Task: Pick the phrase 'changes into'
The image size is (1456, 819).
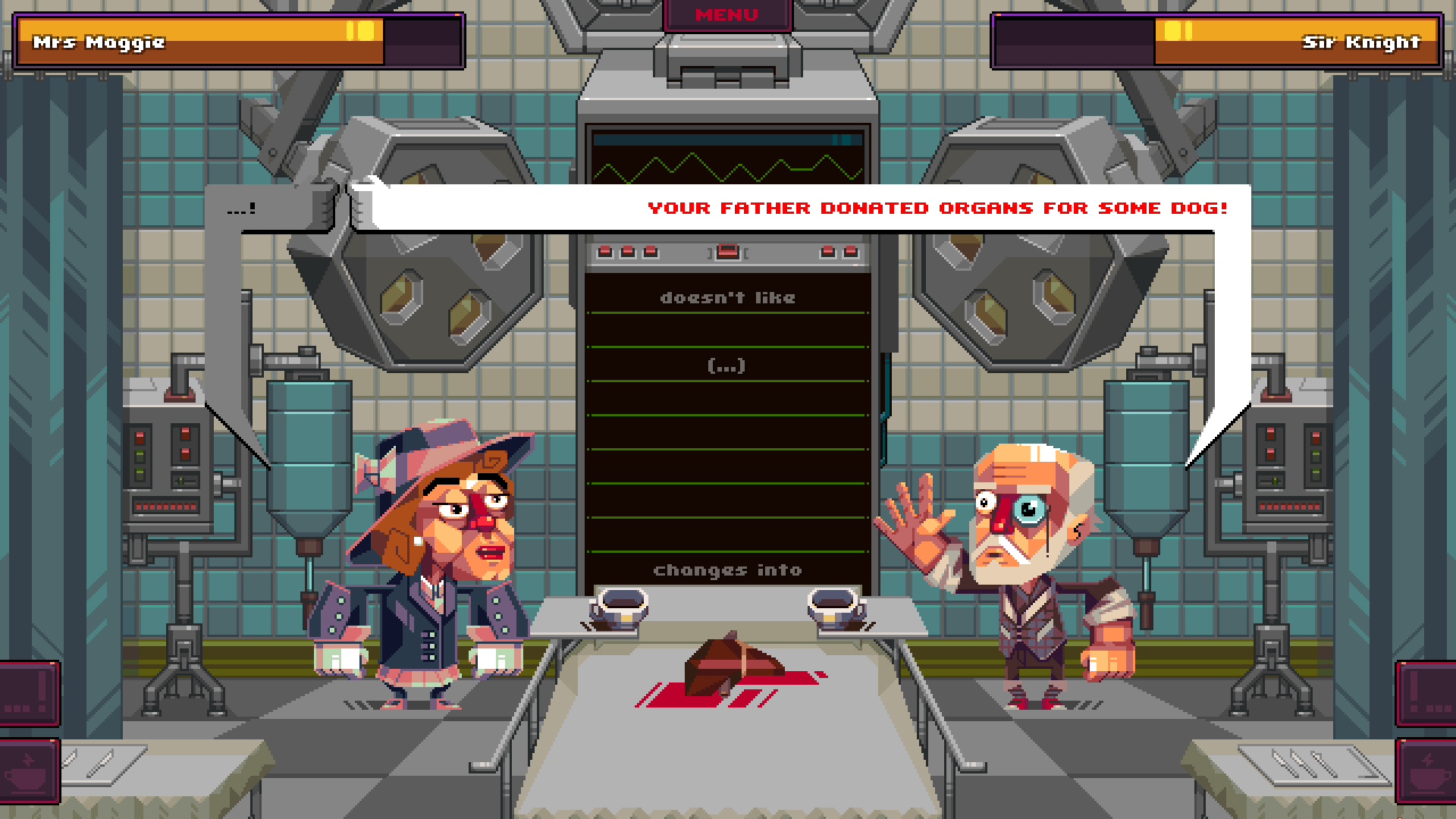Action: [x=728, y=570]
